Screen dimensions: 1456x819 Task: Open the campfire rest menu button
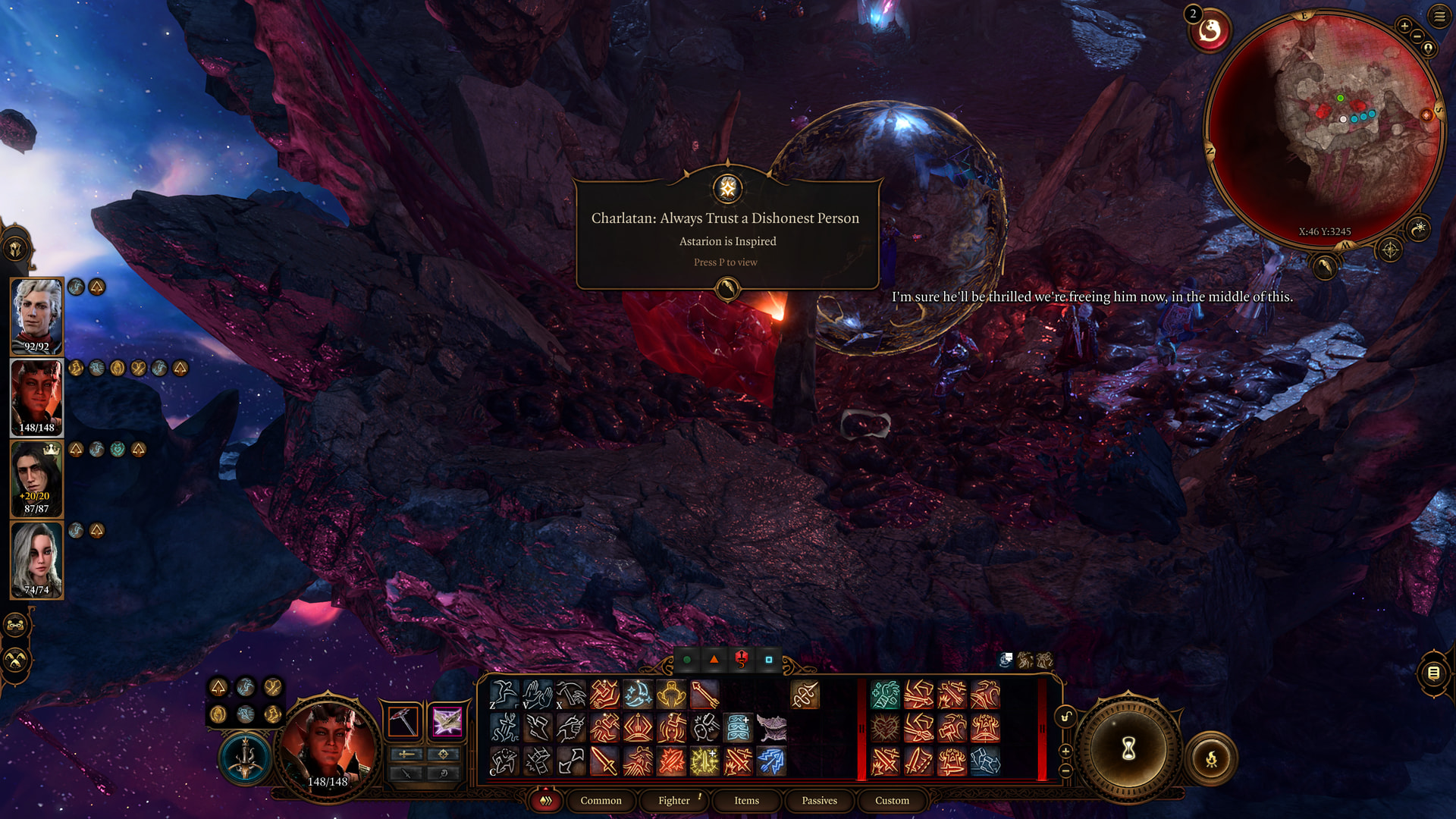pyautogui.click(x=1211, y=758)
